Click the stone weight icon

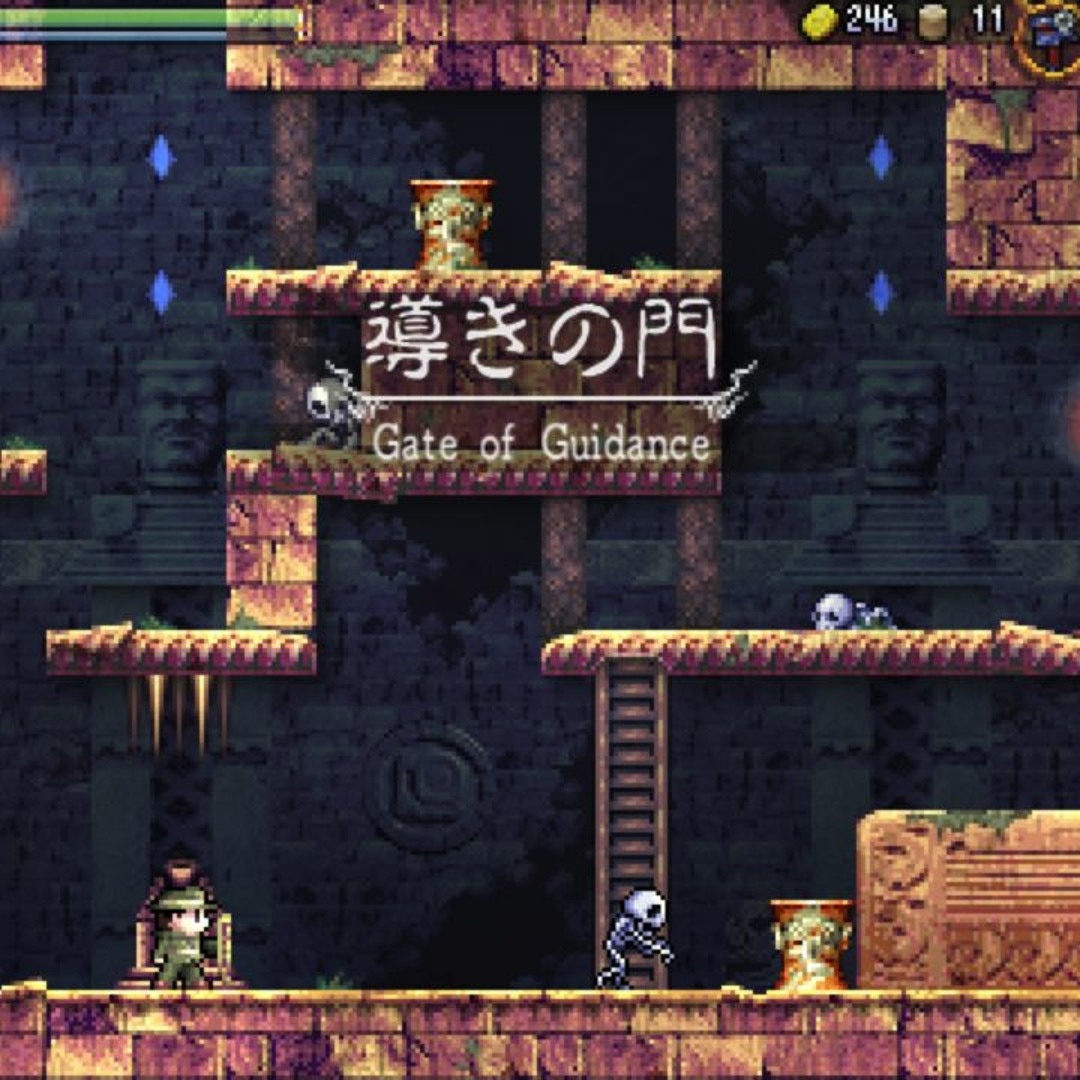tap(933, 22)
